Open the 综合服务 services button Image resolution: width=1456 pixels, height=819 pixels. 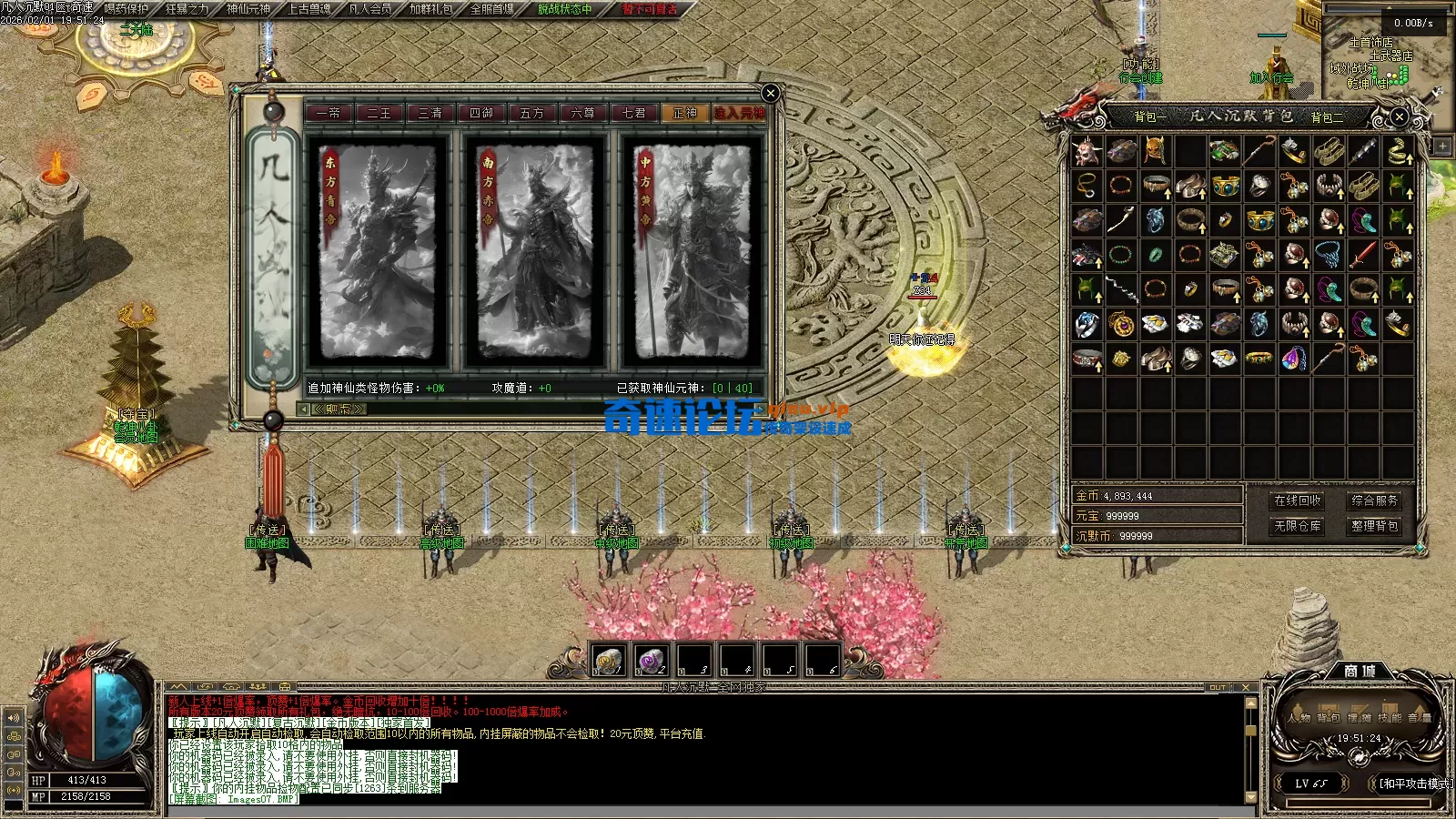click(x=1374, y=500)
